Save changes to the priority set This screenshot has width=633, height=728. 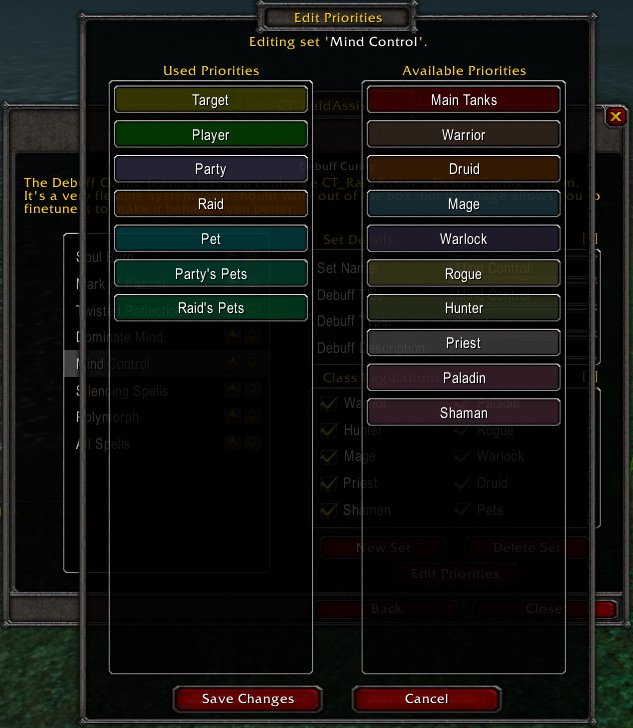click(247, 698)
